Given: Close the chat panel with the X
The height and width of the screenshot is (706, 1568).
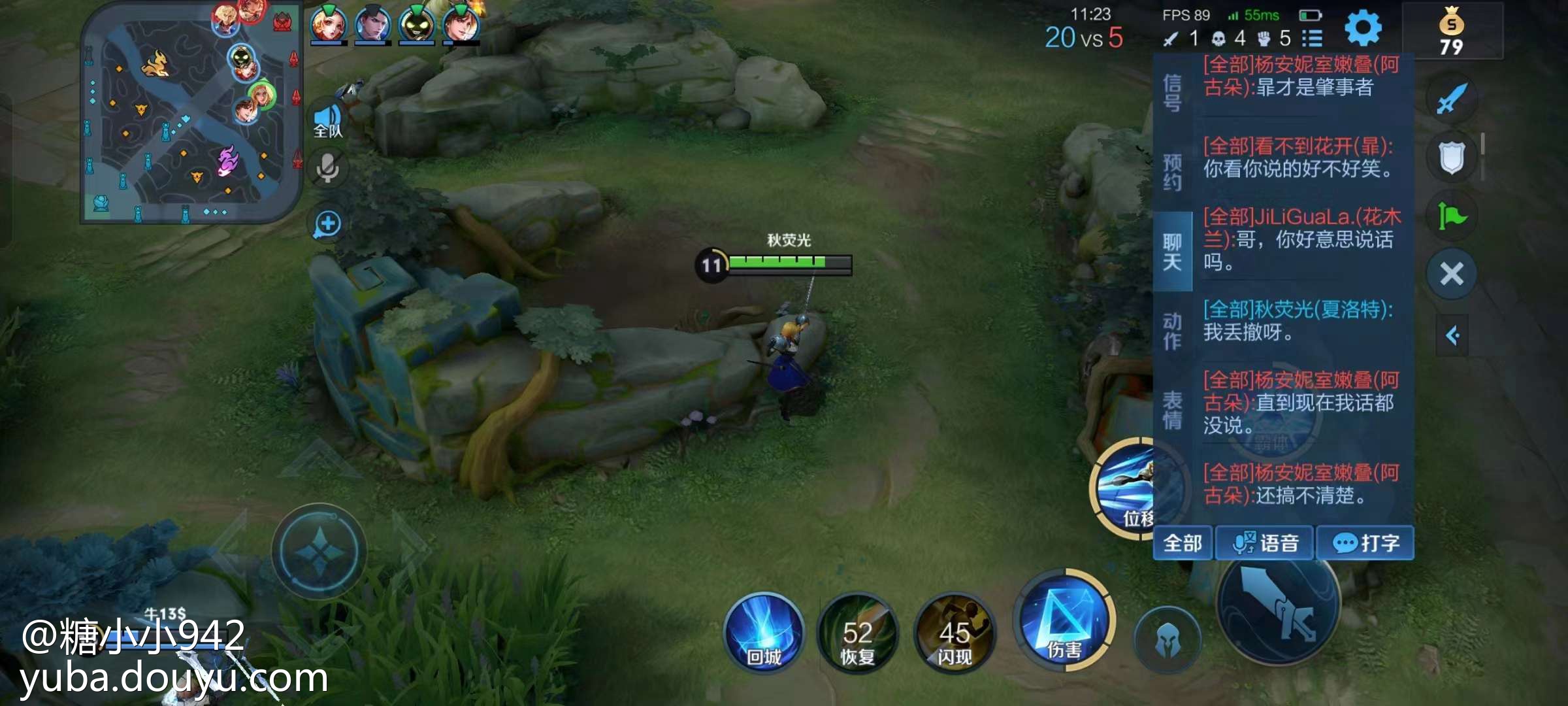Looking at the screenshot, I should coord(1452,274).
